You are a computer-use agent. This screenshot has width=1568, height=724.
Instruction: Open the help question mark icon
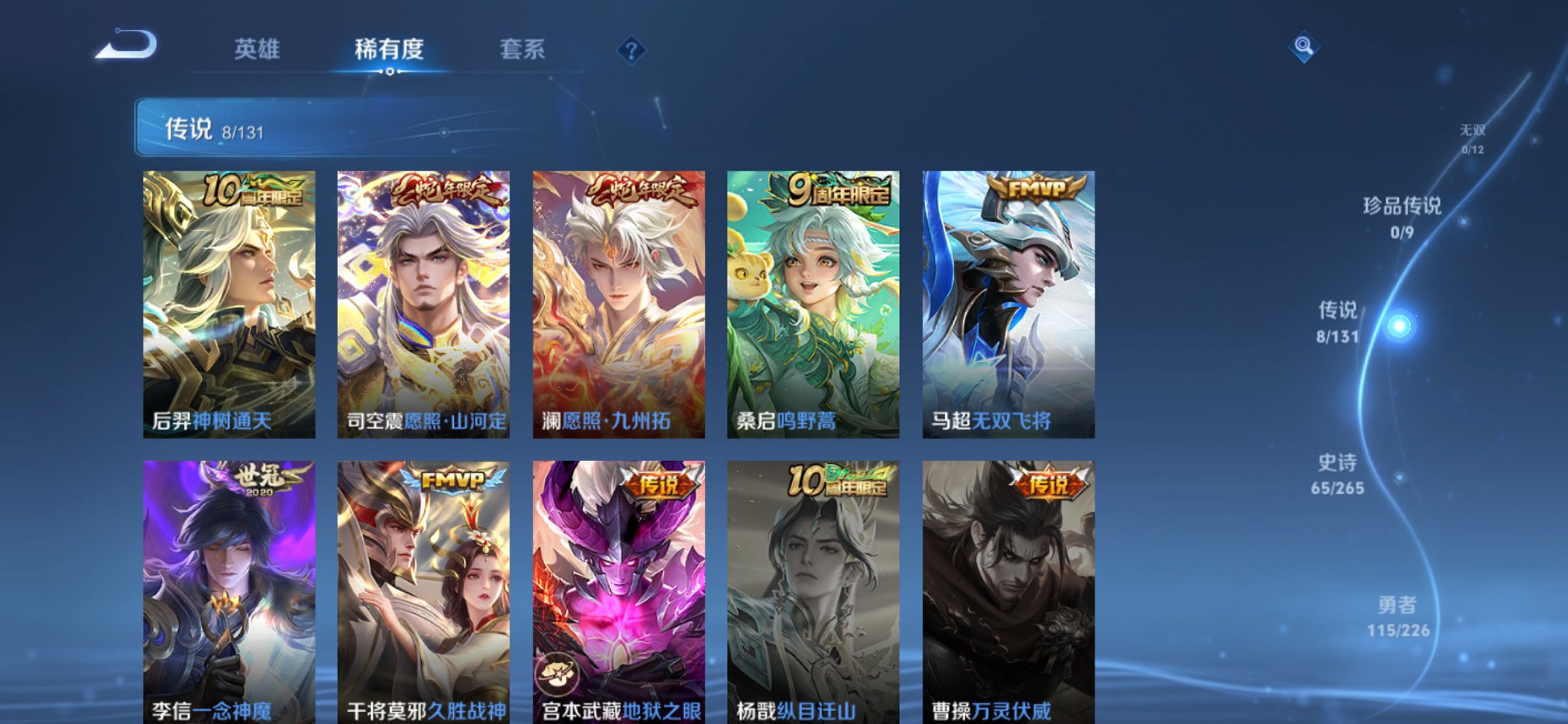tap(631, 50)
